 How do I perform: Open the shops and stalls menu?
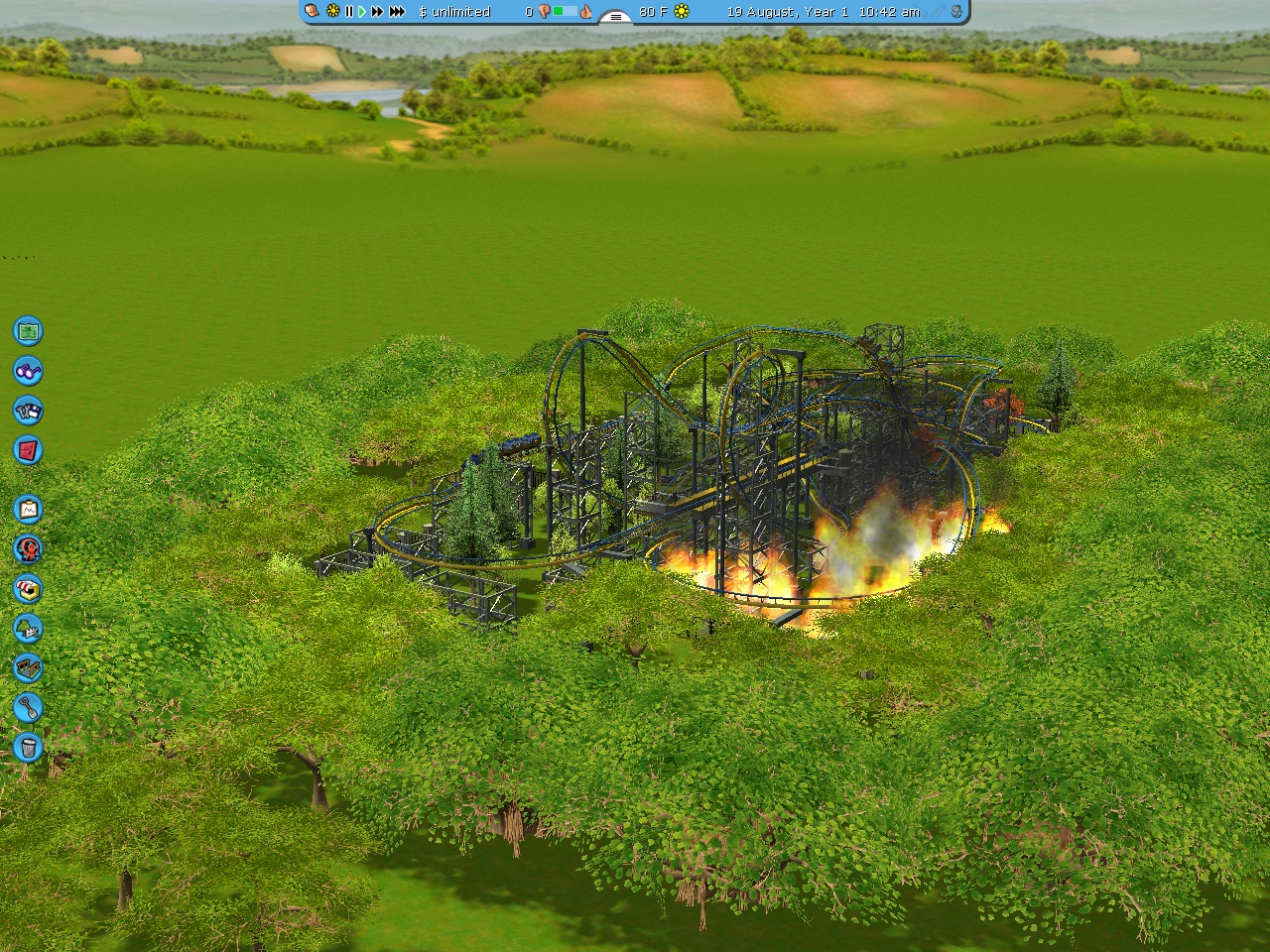28,588
